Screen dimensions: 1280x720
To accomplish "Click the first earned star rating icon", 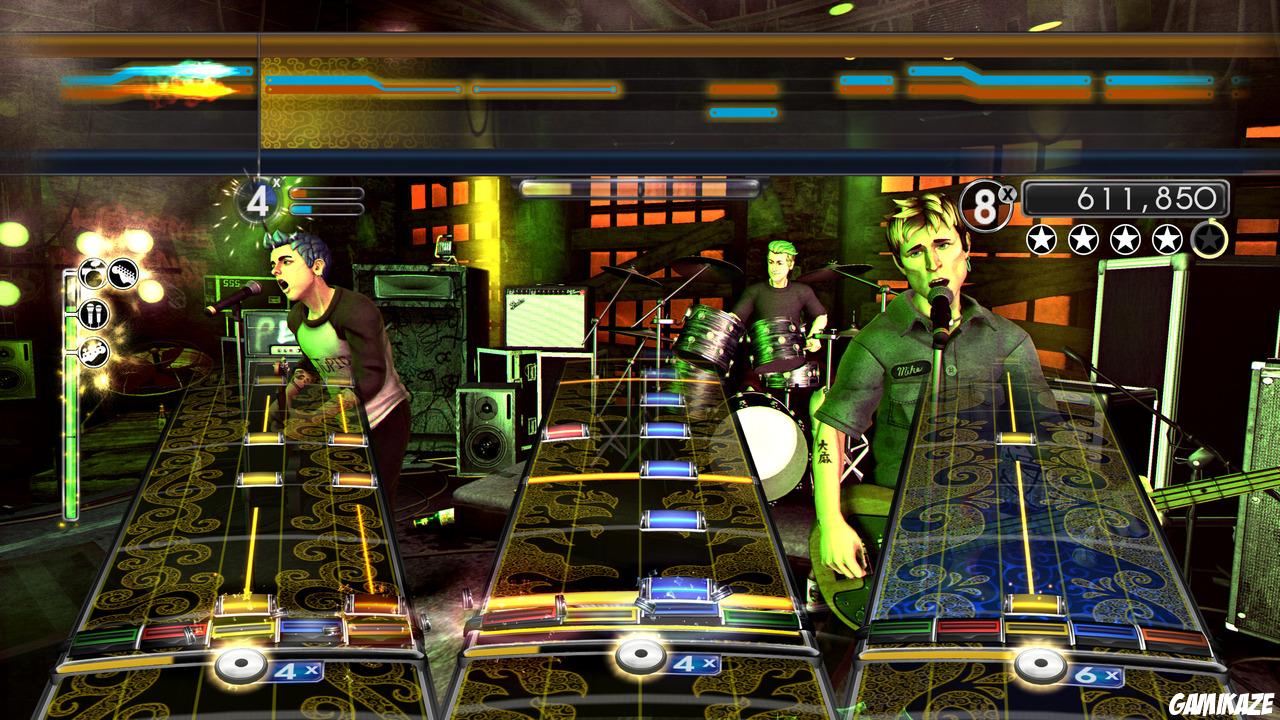I will click(1040, 238).
